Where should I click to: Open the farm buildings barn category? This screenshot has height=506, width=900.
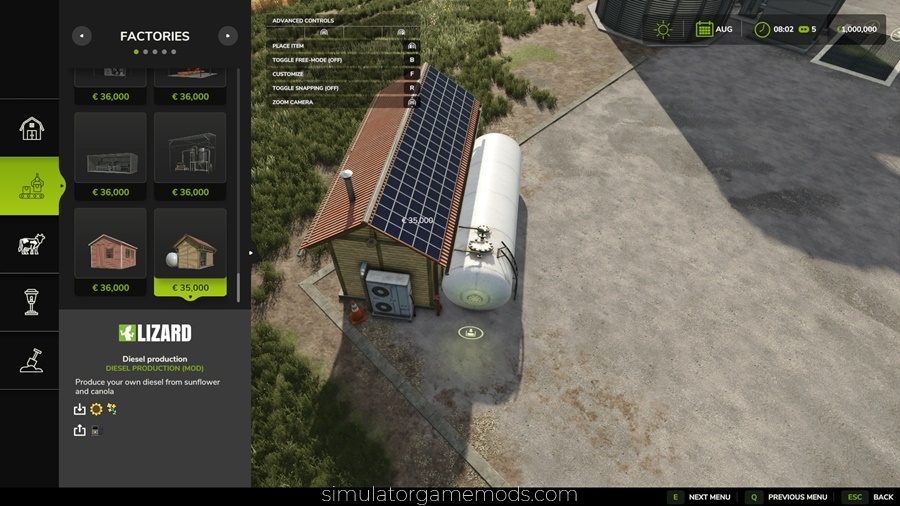pos(32,128)
